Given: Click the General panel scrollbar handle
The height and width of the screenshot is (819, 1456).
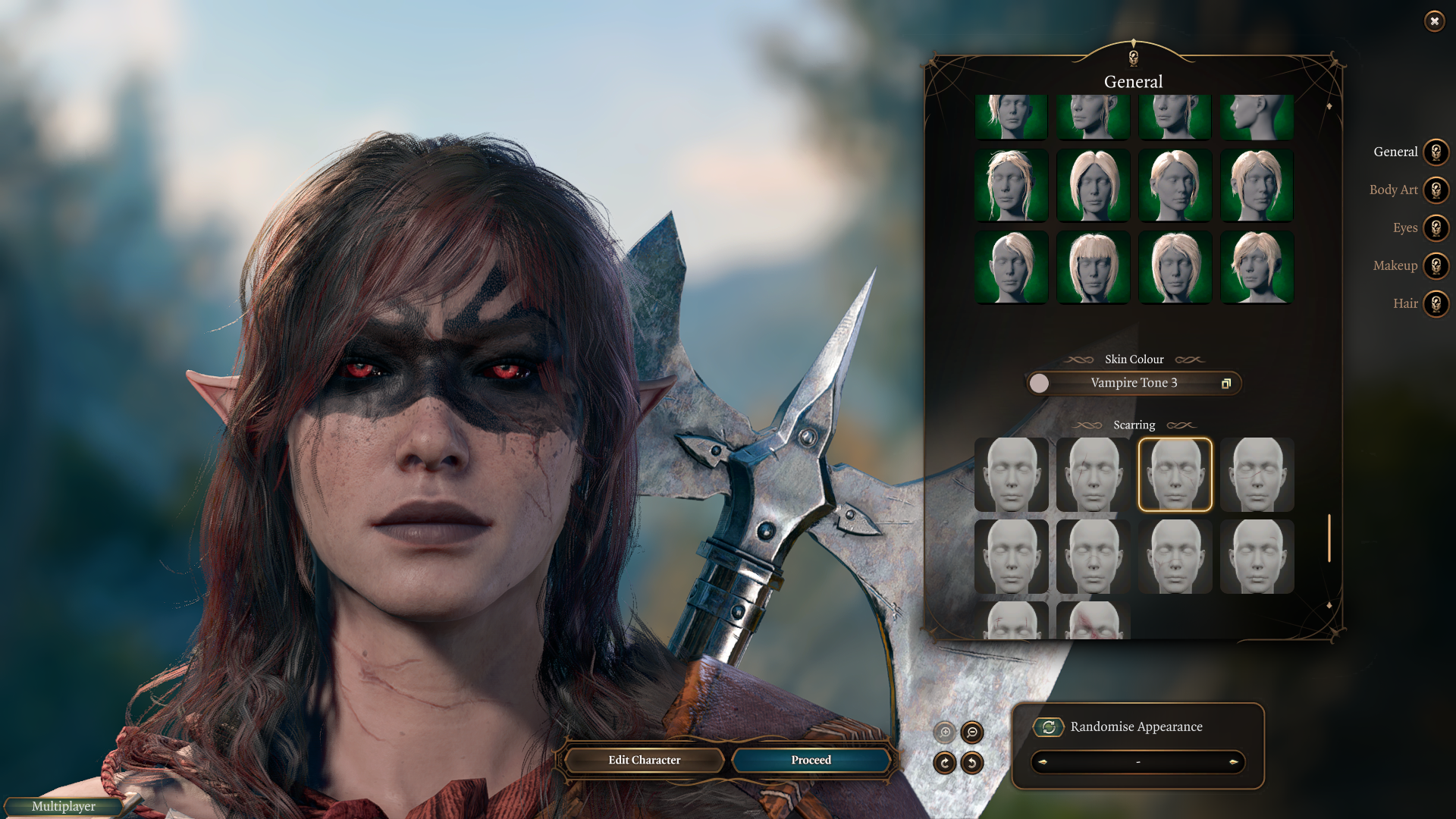Looking at the screenshot, I should coord(1329,538).
